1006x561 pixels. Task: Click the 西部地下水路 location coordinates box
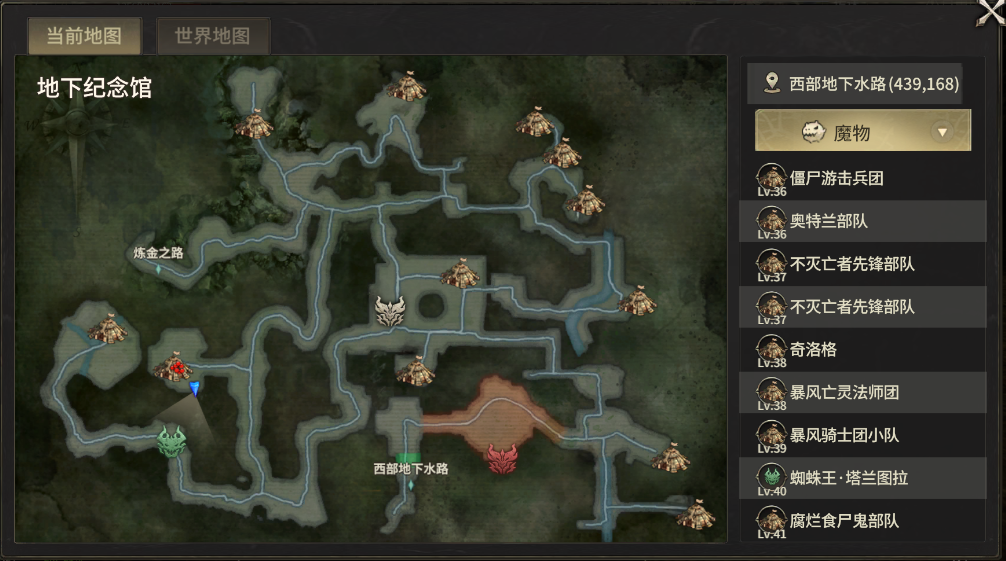854,84
